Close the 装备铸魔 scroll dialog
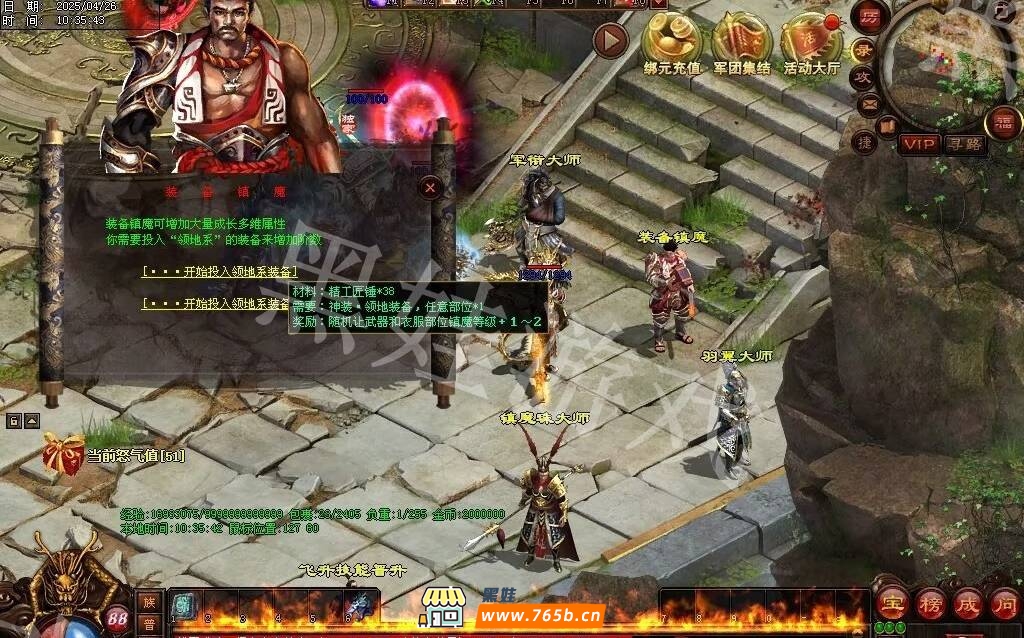1024x638 pixels. coord(430,187)
